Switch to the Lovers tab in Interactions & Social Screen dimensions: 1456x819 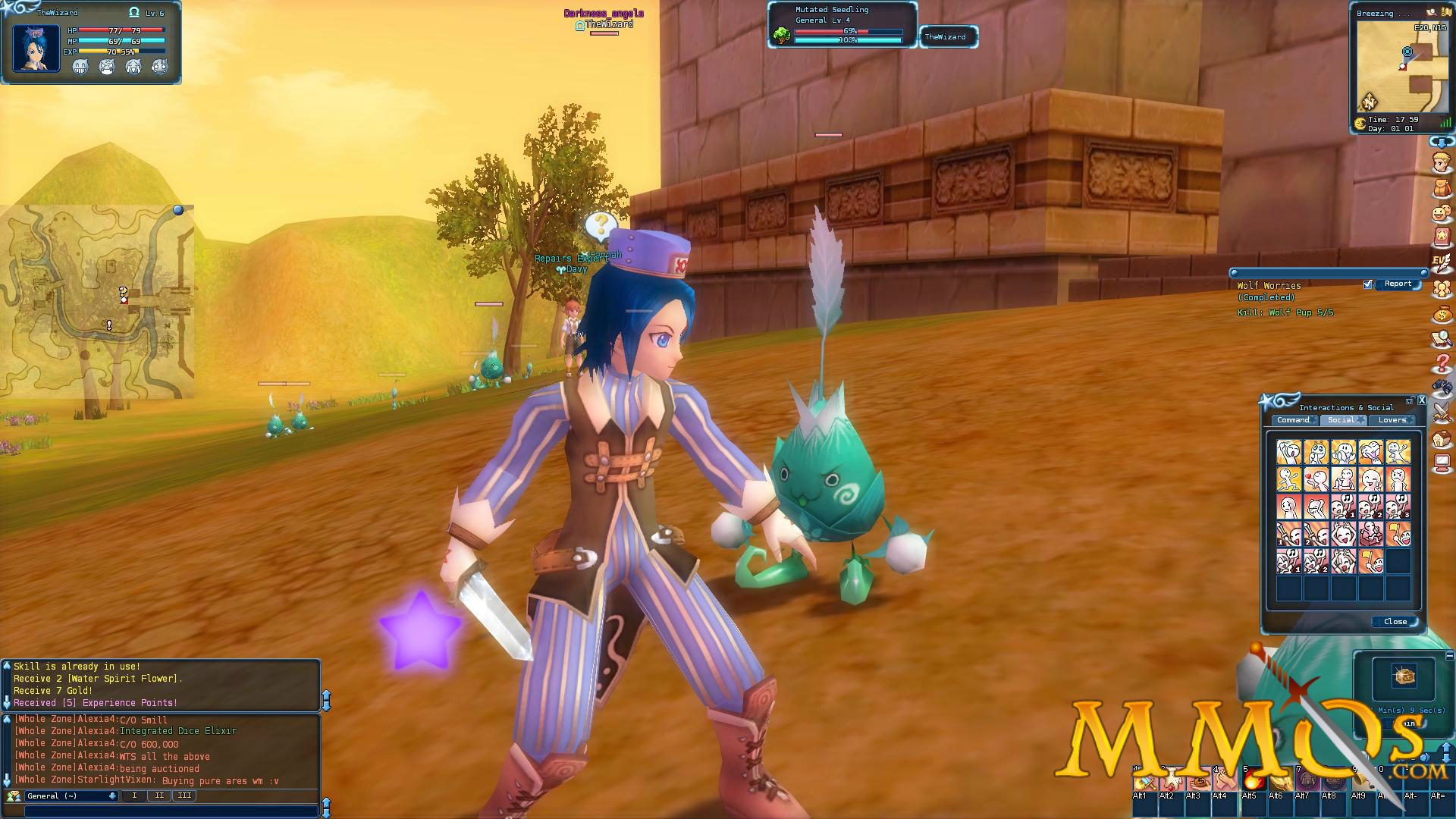[x=1392, y=419]
